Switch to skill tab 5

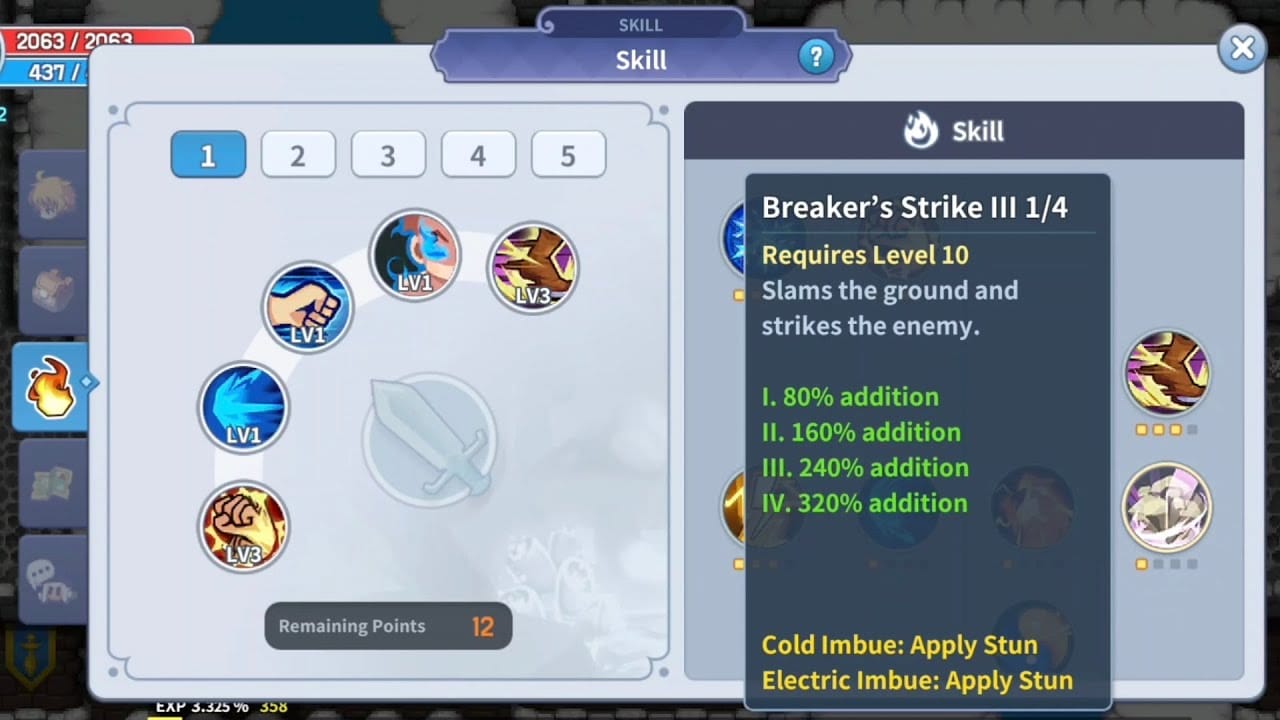pyautogui.click(x=568, y=155)
